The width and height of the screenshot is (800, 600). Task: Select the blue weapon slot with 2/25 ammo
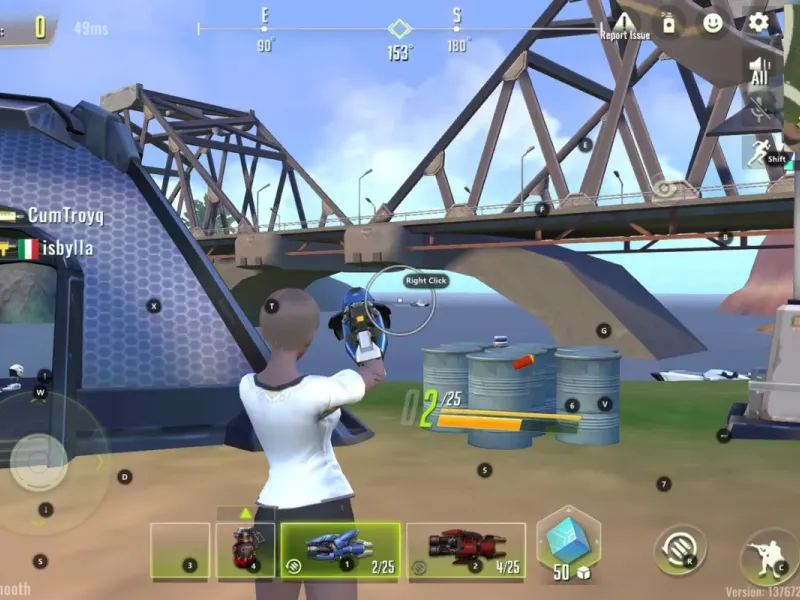340,550
